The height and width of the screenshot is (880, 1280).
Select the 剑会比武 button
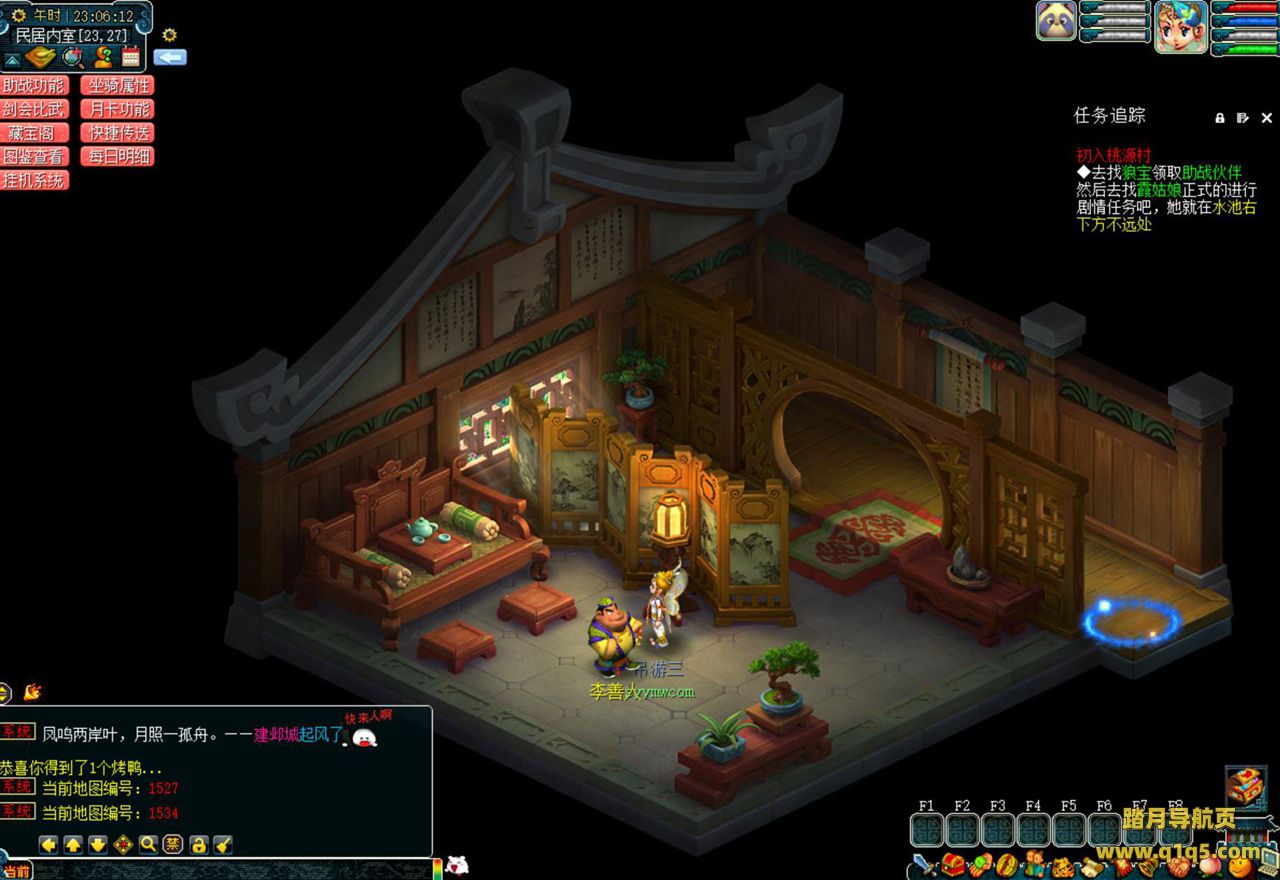[x=34, y=110]
